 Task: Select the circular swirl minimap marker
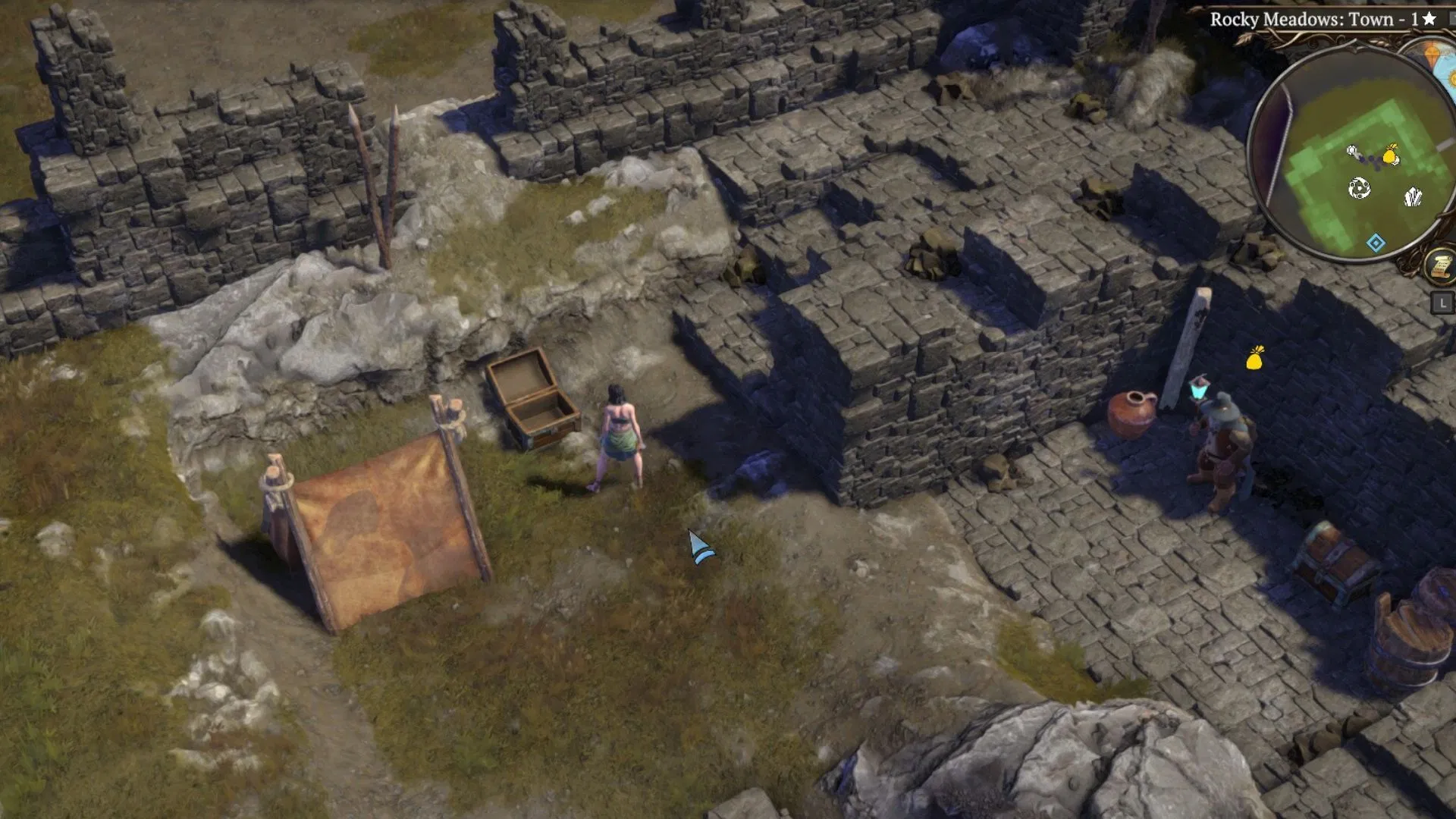1359,188
